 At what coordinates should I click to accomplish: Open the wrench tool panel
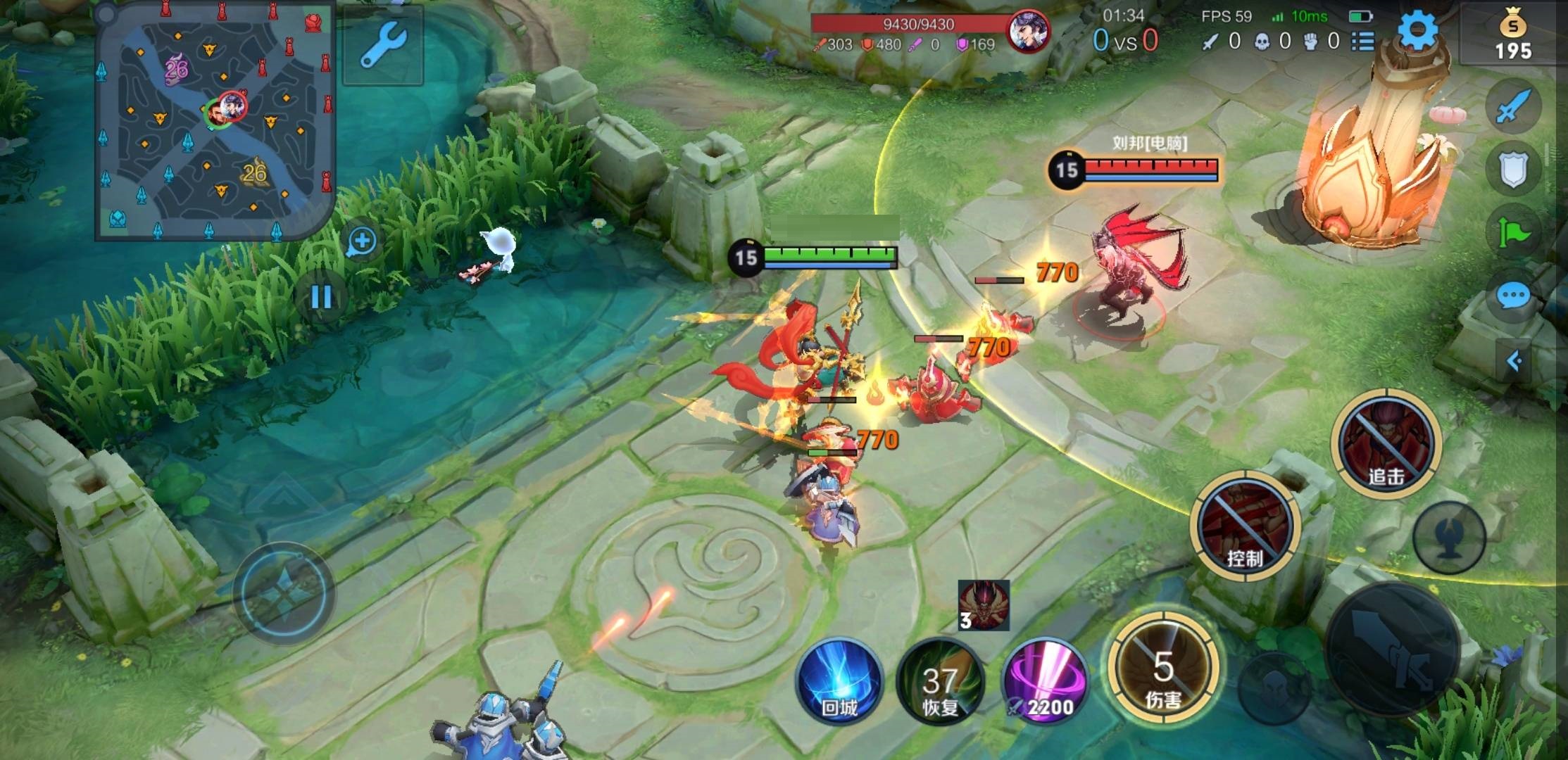tap(383, 44)
